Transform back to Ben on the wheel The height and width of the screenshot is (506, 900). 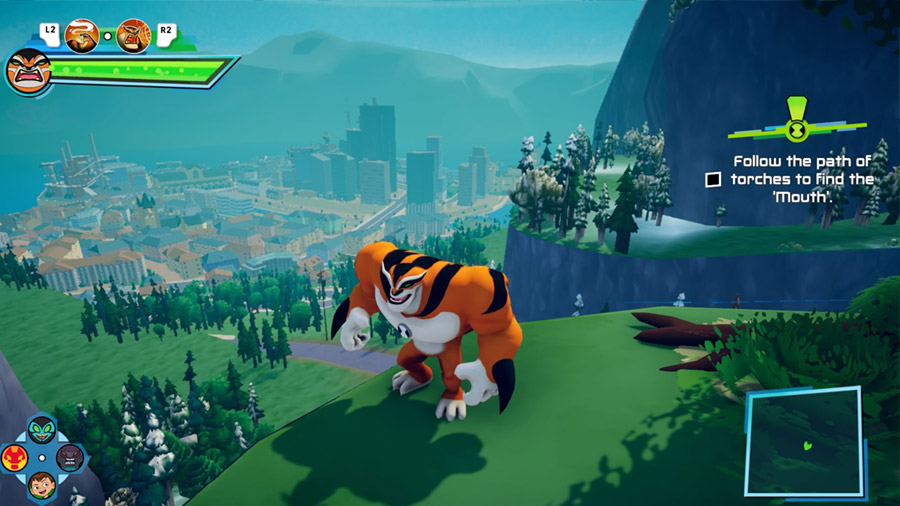tap(42, 484)
